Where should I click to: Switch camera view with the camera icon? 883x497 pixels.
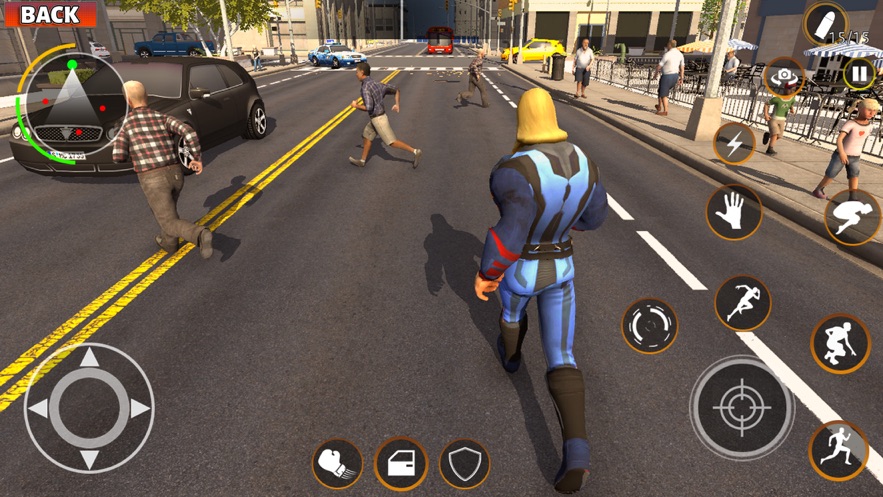point(784,77)
